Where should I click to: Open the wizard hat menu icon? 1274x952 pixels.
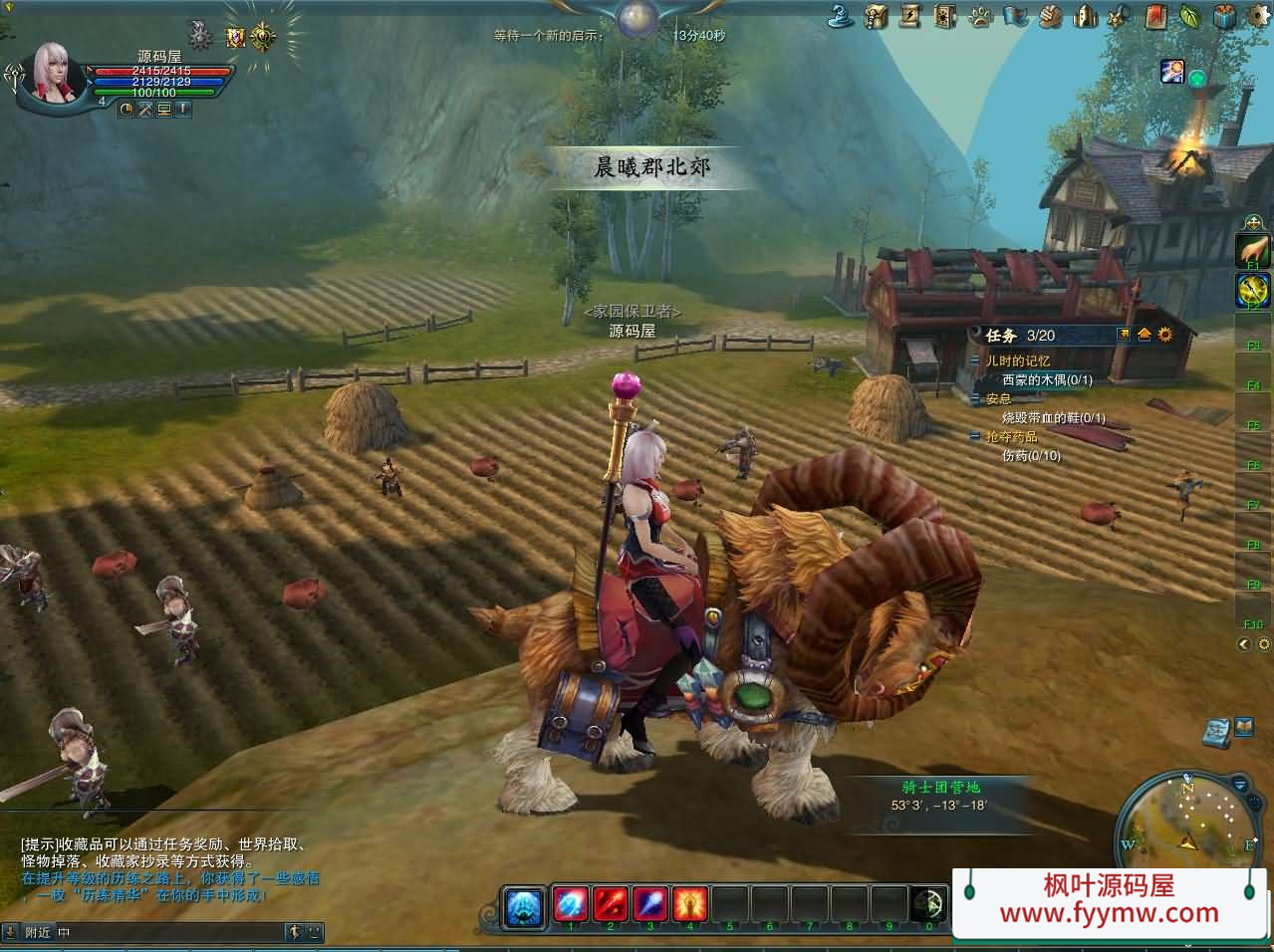[x=843, y=15]
